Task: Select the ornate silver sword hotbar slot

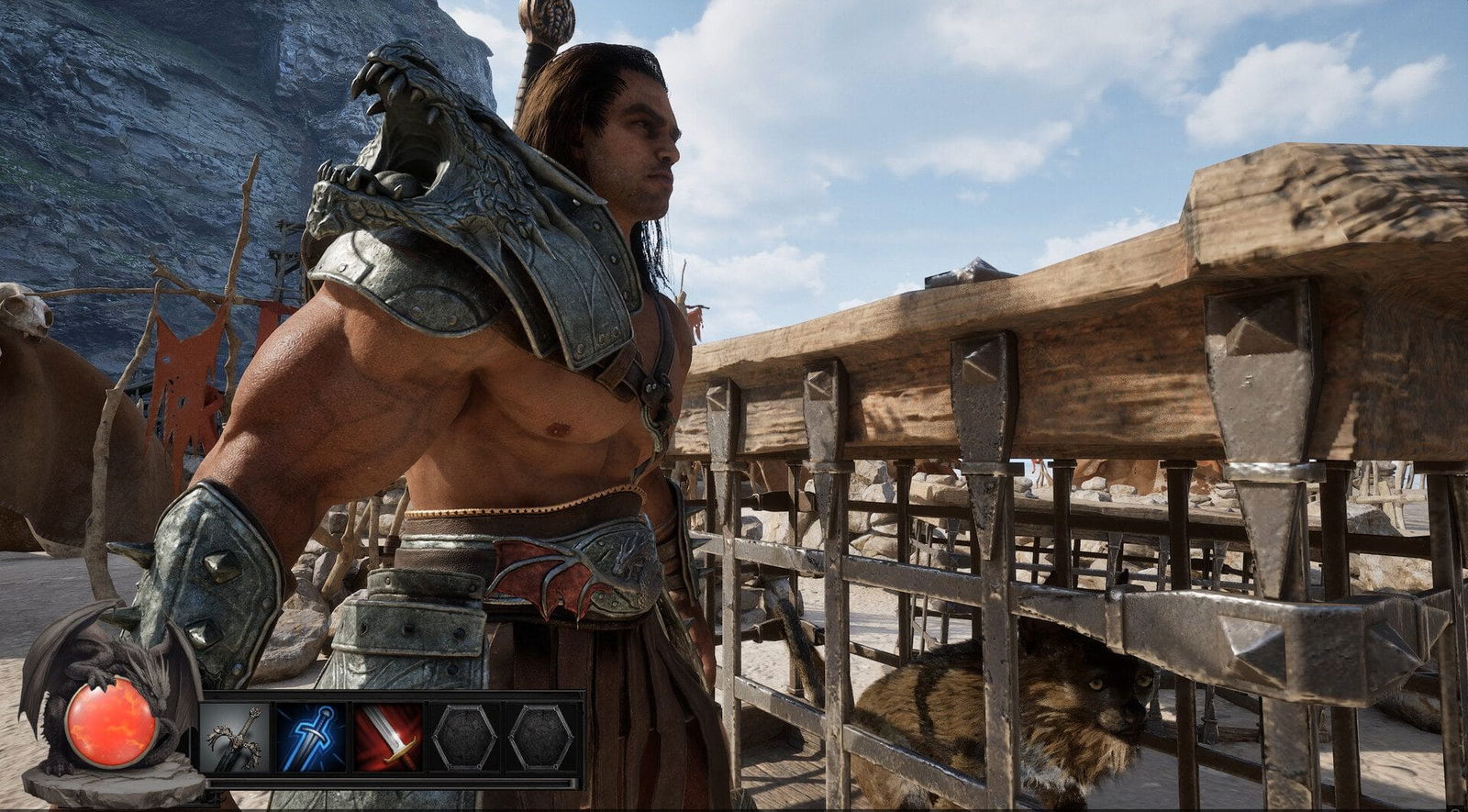Action: click(x=235, y=738)
